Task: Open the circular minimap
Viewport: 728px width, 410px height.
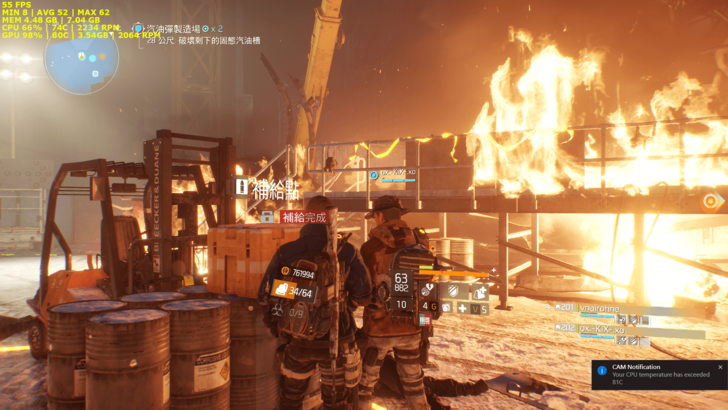Action: point(81,58)
